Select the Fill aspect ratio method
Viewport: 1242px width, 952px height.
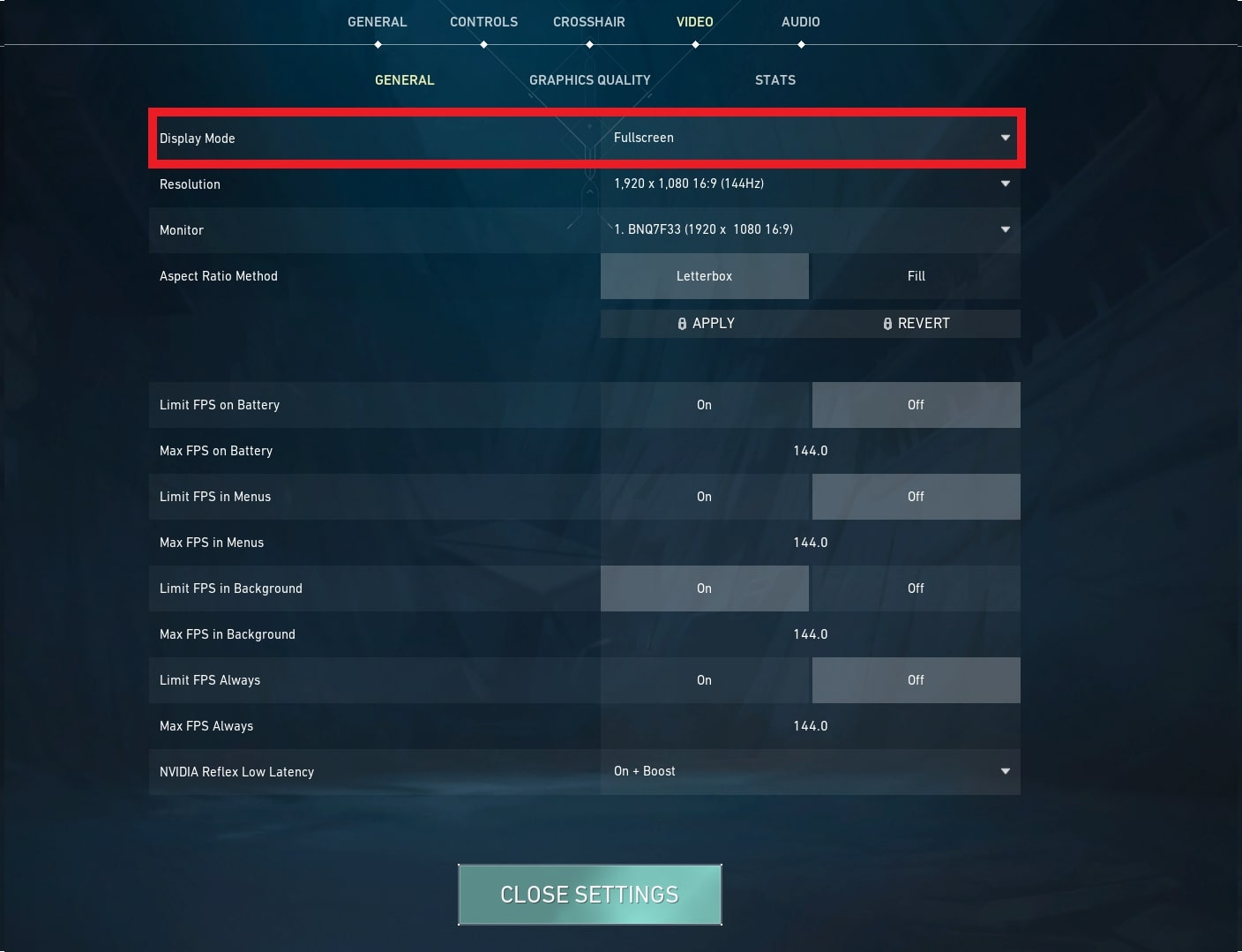pyautogui.click(x=916, y=275)
